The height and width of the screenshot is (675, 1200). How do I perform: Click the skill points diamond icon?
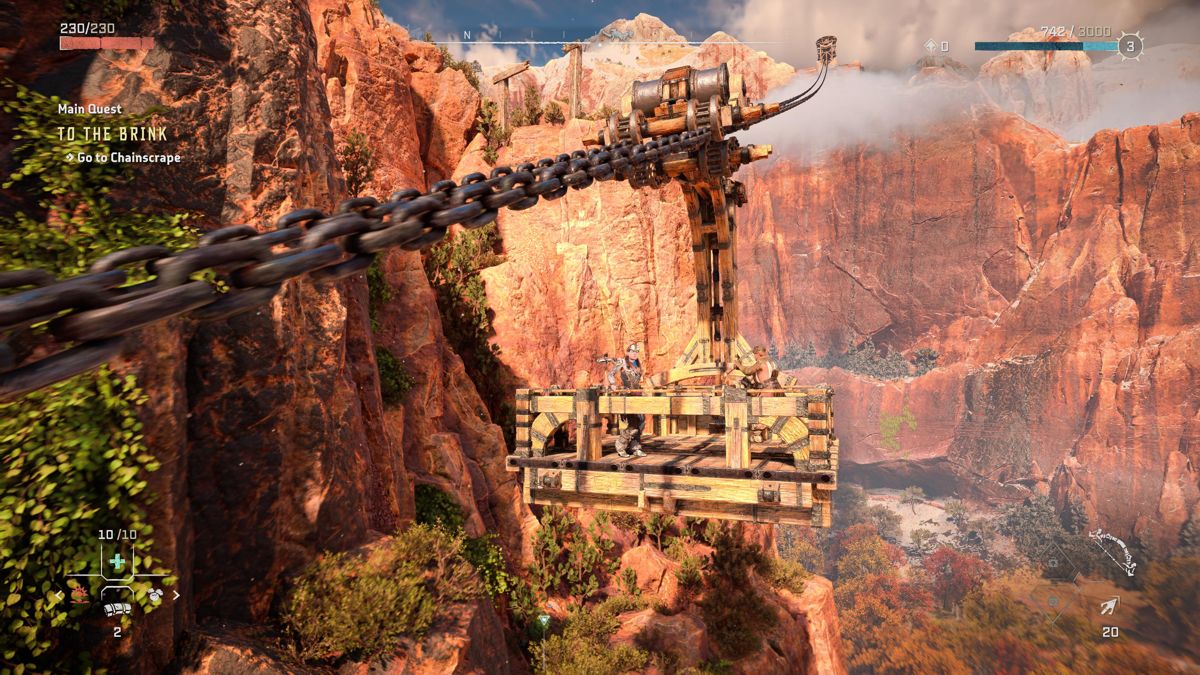930,46
